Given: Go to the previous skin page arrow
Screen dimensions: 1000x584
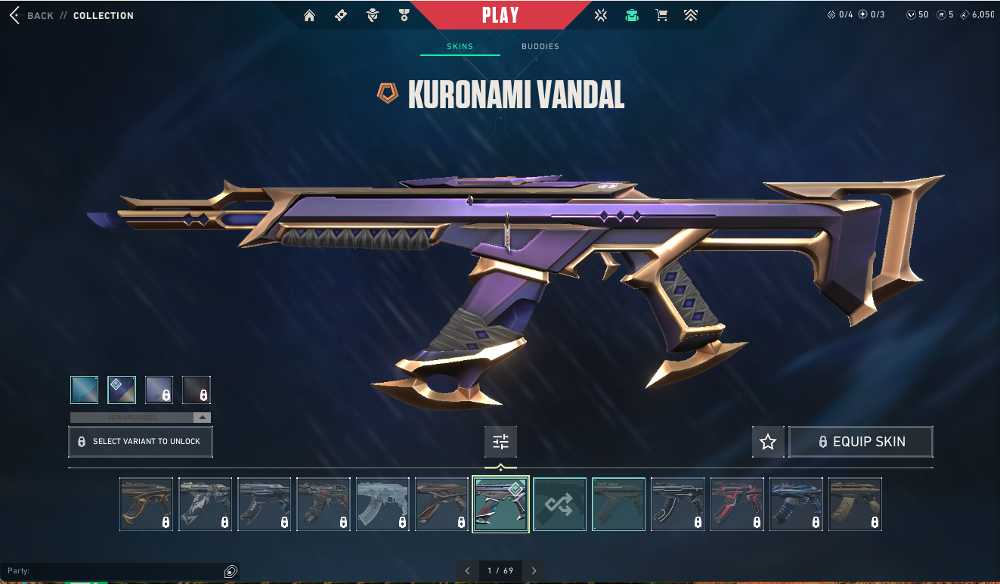Looking at the screenshot, I should click(467, 571).
